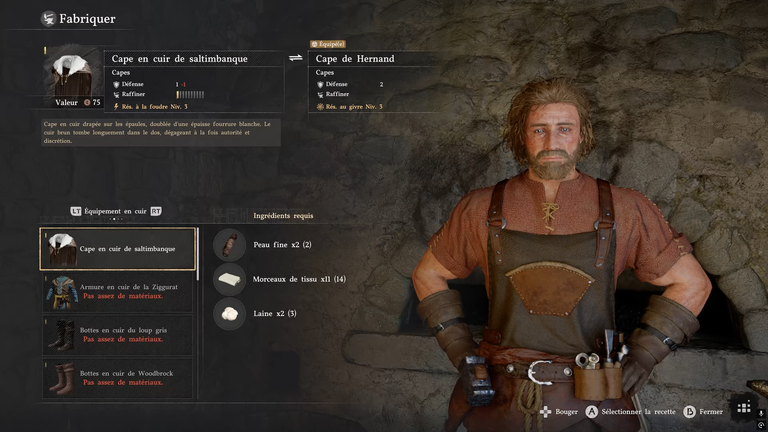Image resolution: width=768 pixels, height=432 pixels.
Task: Click the Peau fine ingredient icon
Action: click(x=230, y=244)
